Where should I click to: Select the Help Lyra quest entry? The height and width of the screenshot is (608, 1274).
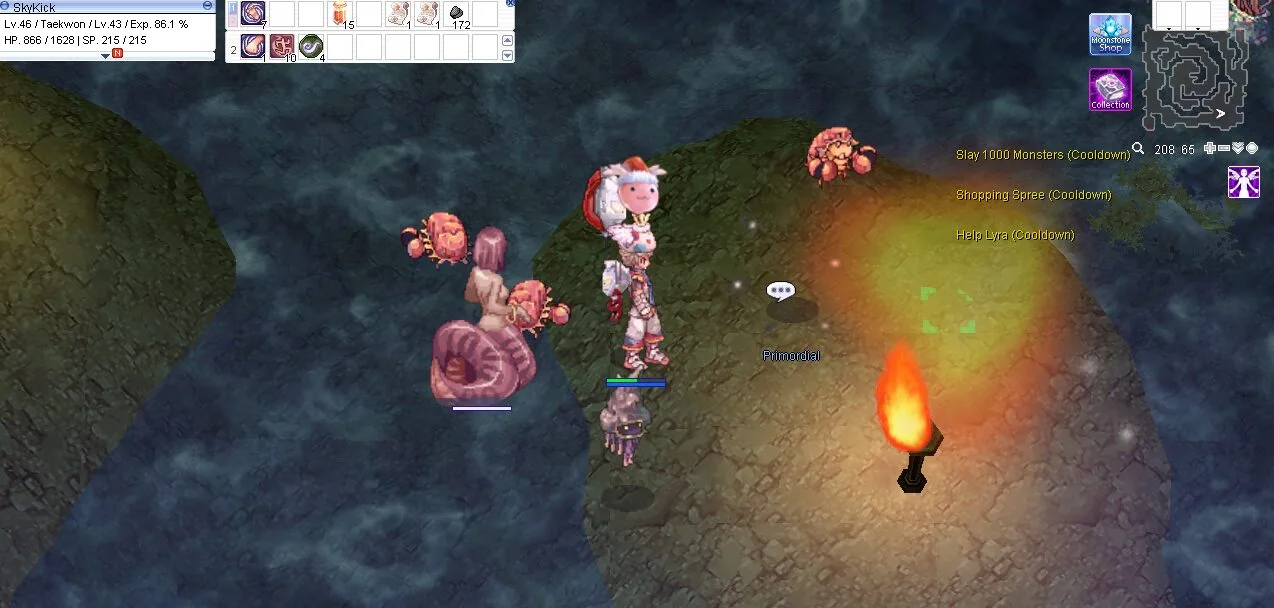coord(1015,235)
